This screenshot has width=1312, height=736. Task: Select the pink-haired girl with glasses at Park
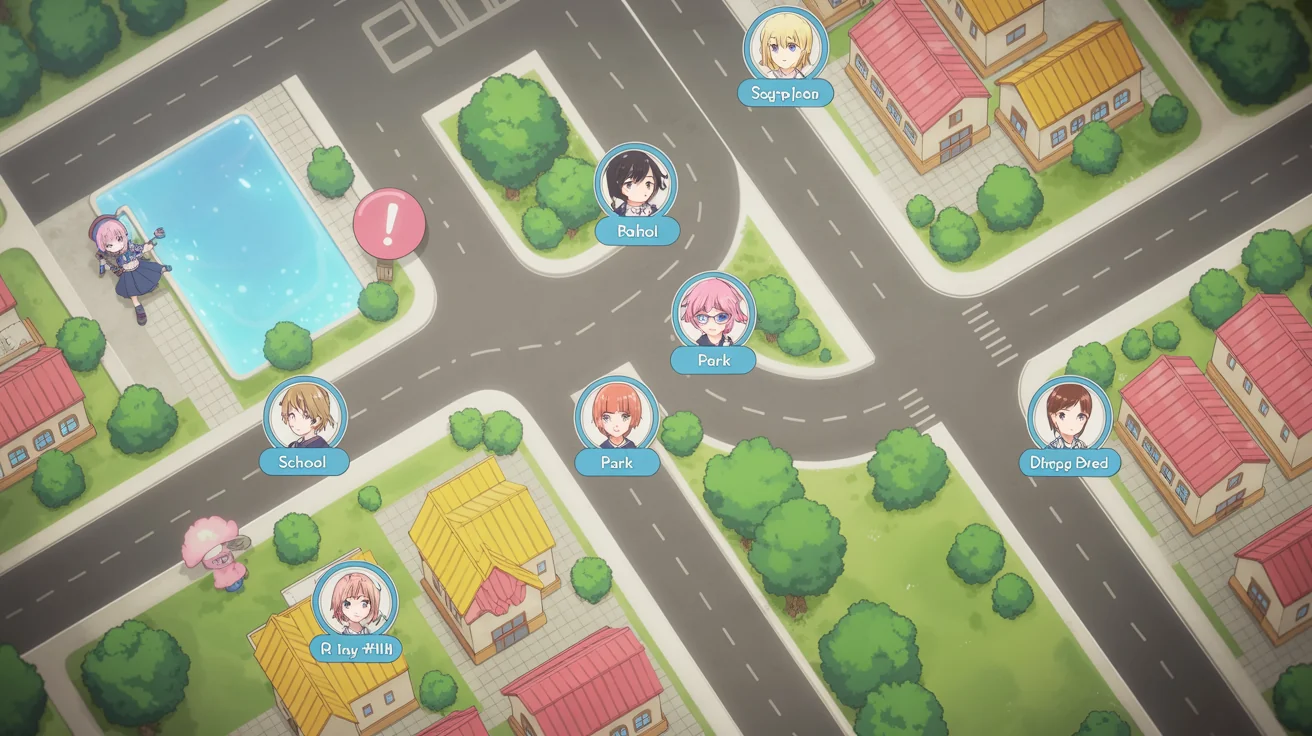click(711, 315)
